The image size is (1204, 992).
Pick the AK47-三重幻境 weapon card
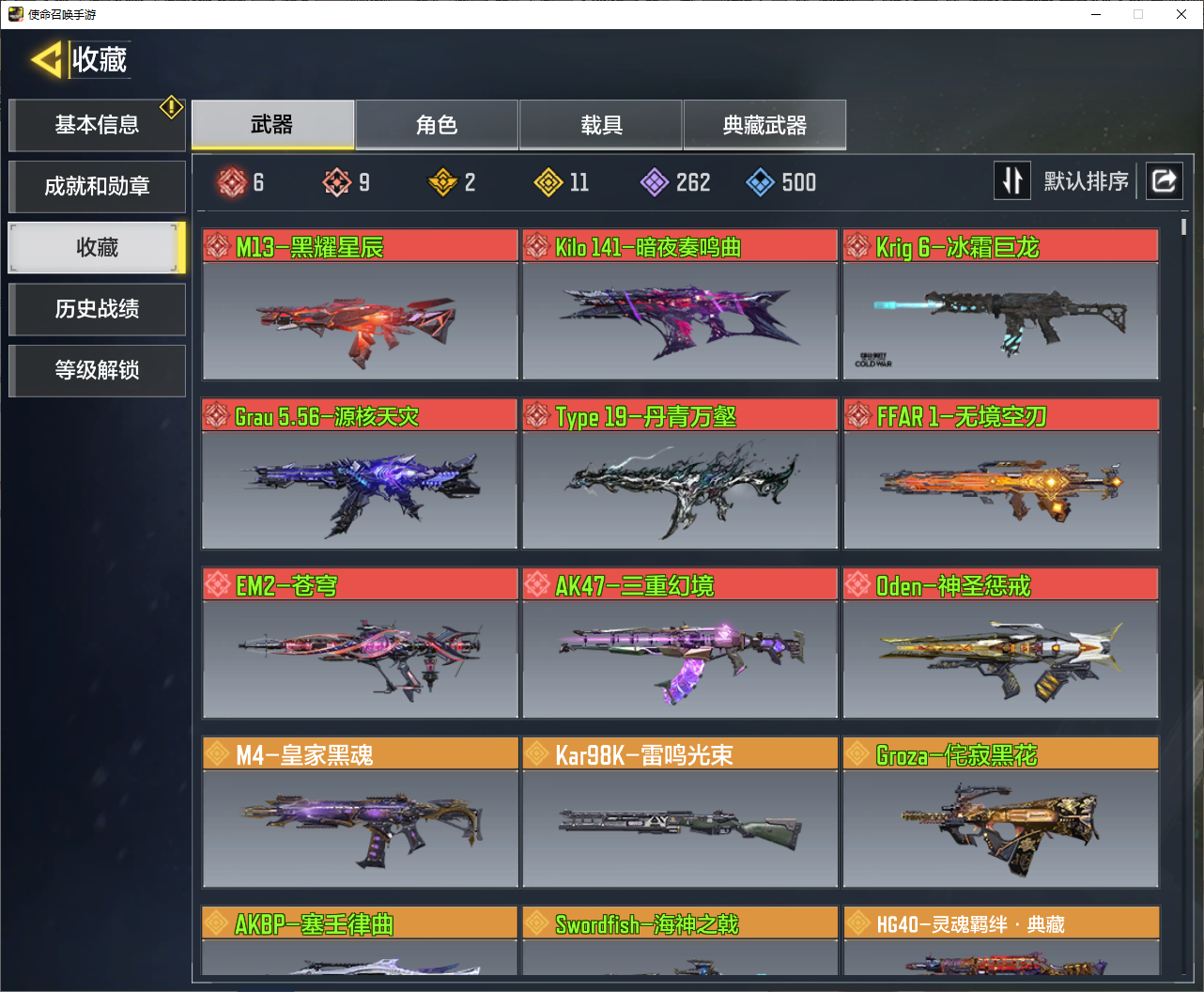coord(680,643)
